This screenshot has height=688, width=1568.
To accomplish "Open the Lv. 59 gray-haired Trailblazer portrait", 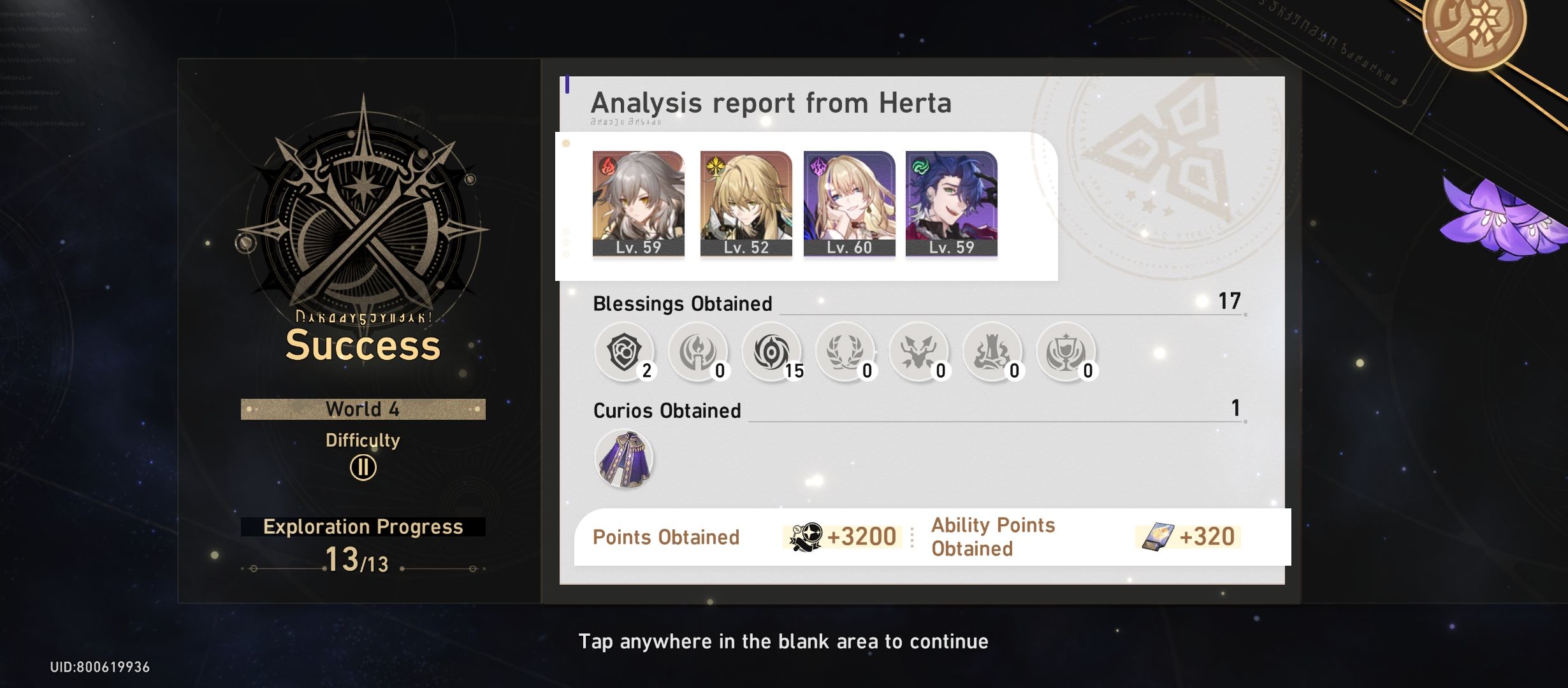I will pyautogui.click(x=637, y=204).
